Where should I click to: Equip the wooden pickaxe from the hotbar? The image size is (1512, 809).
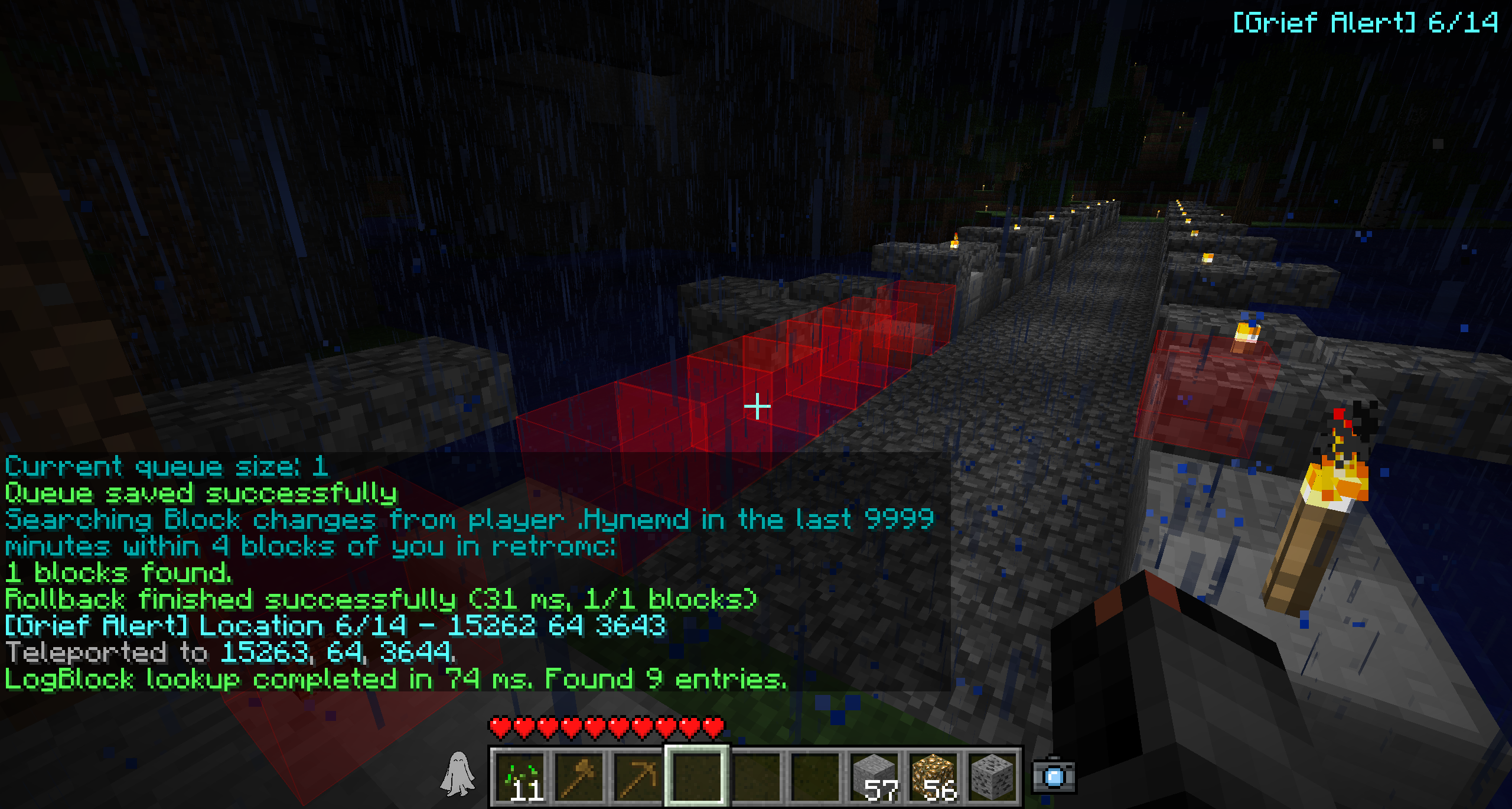[x=638, y=776]
